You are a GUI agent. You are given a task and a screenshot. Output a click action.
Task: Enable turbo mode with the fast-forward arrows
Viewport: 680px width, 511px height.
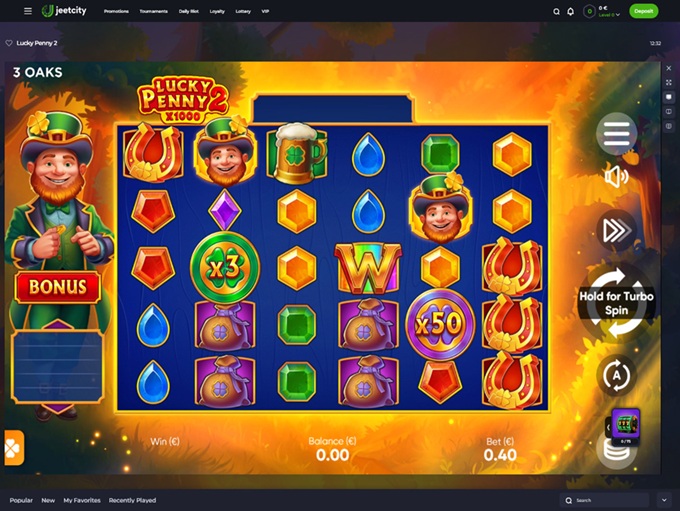[x=616, y=231]
